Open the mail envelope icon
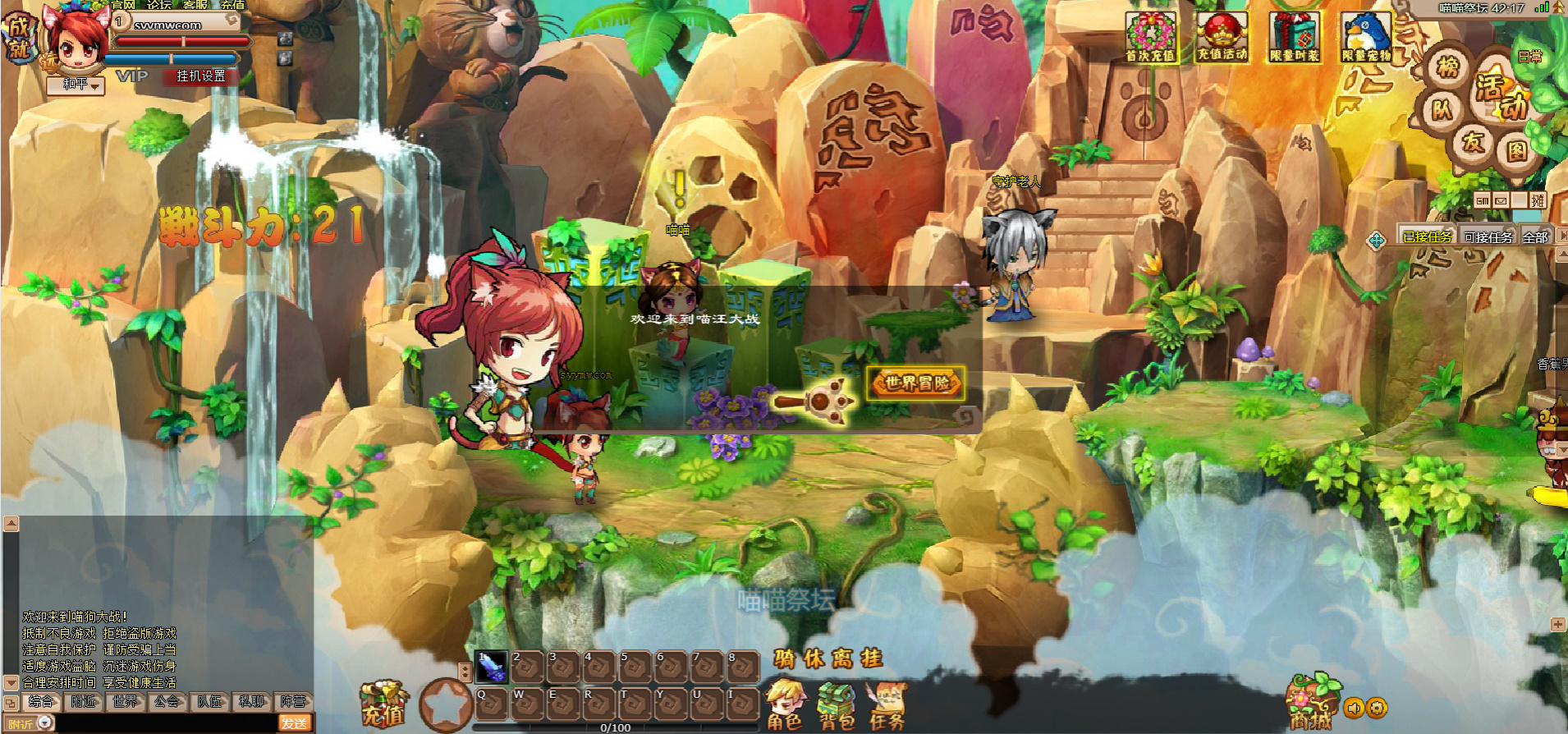Viewport: 1568px width, 734px height. click(1501, 201)
